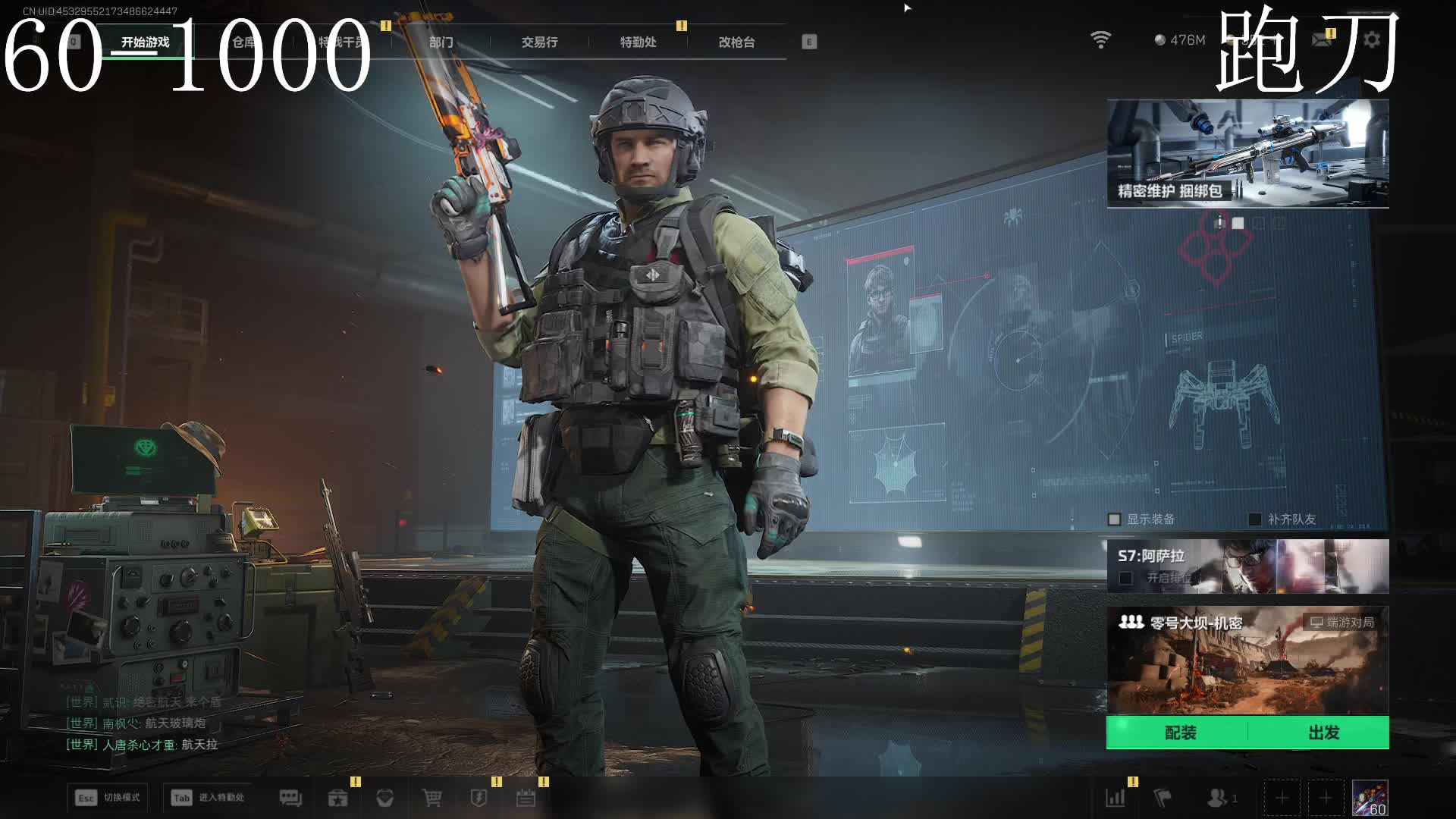Open the star crate icon
This screenshot has height=819, width=1456.
tap(337, 798)
